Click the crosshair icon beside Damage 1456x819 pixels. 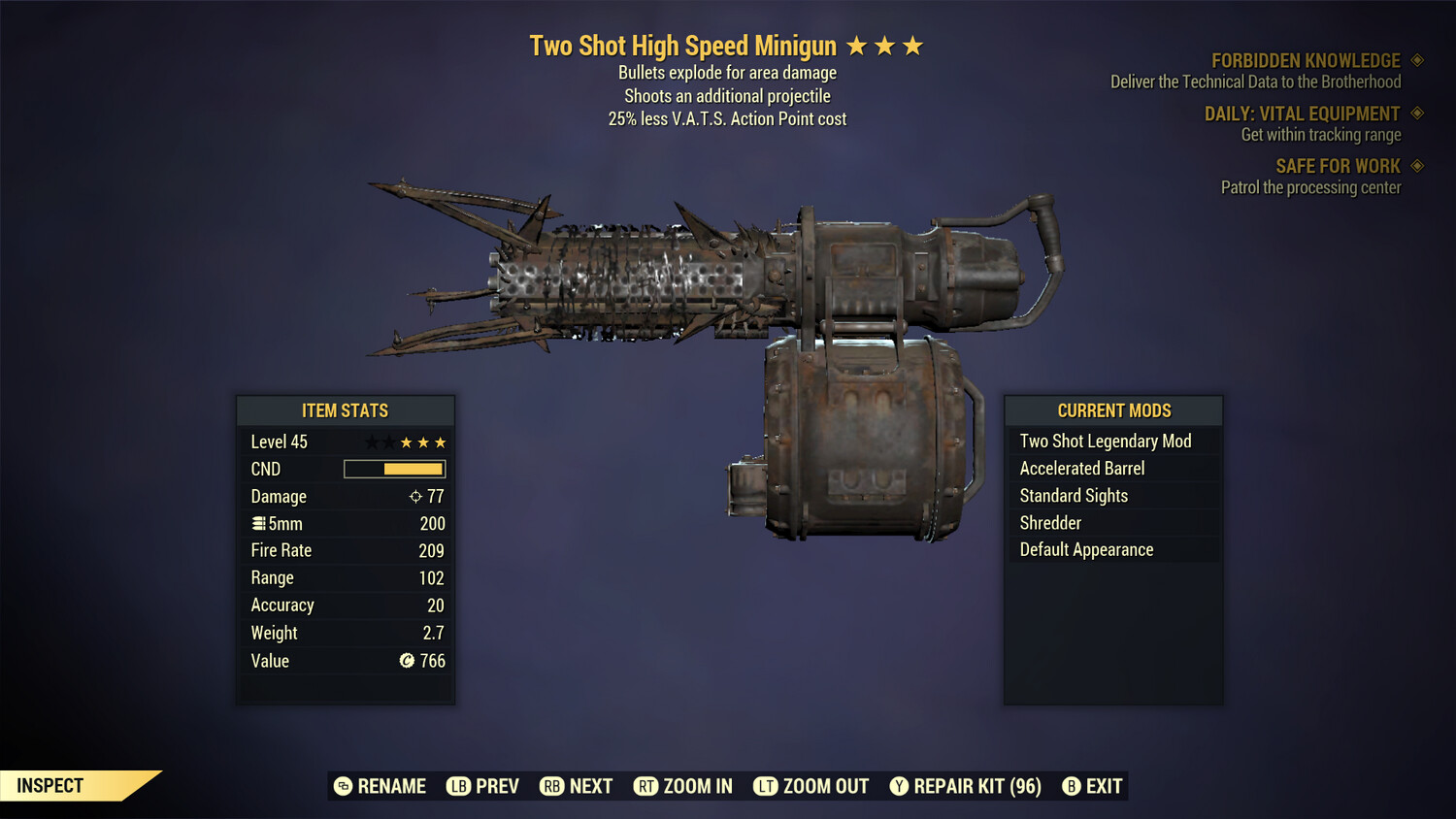[414, 496]
